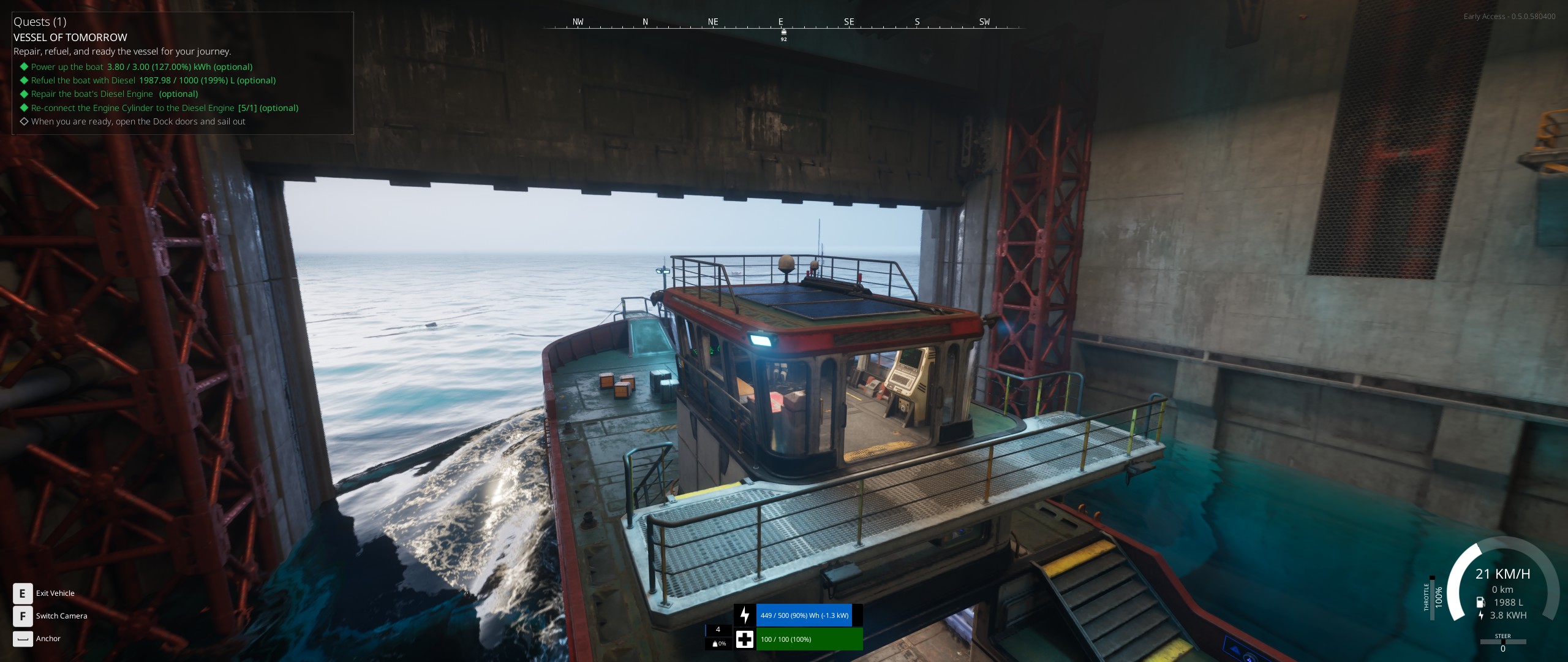Select the Quests (1) tracker header

pyautogui.click(x=40, y=22)
